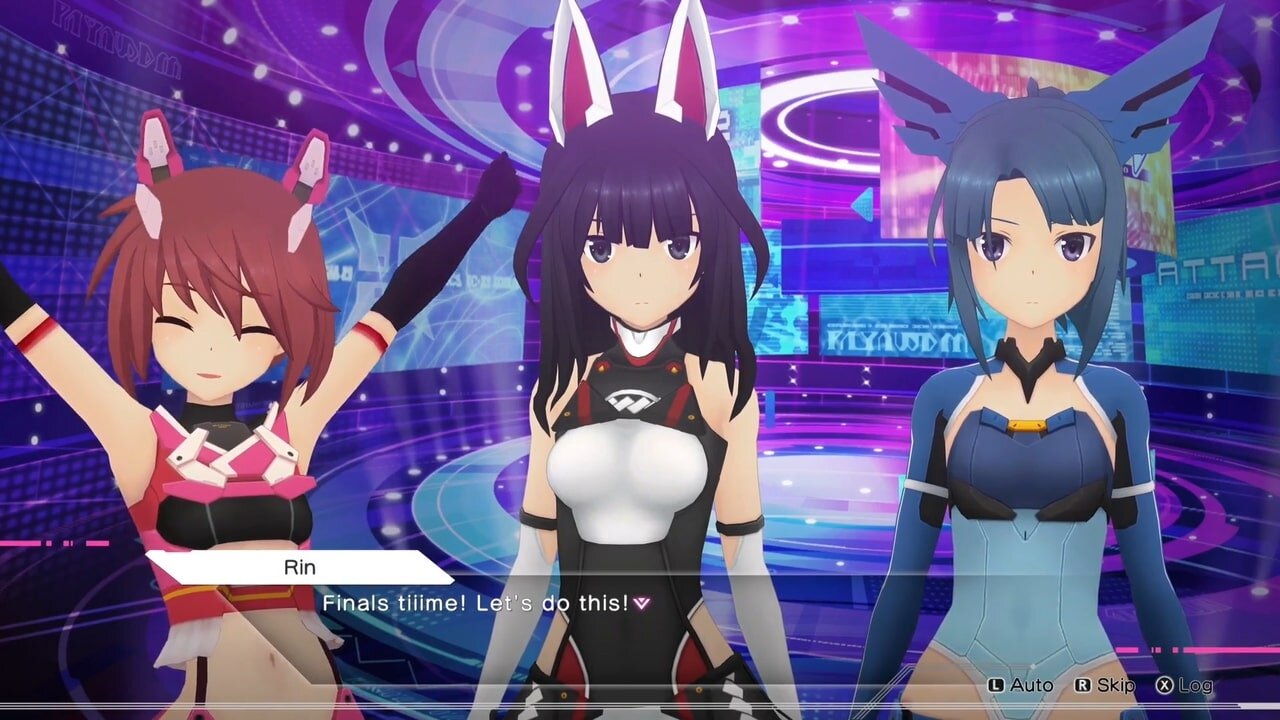Image resolution: width=1280 pixels, height=720 pixels.
Task: Click the X button icon beside Log
Action: [x=1167, y=685]
